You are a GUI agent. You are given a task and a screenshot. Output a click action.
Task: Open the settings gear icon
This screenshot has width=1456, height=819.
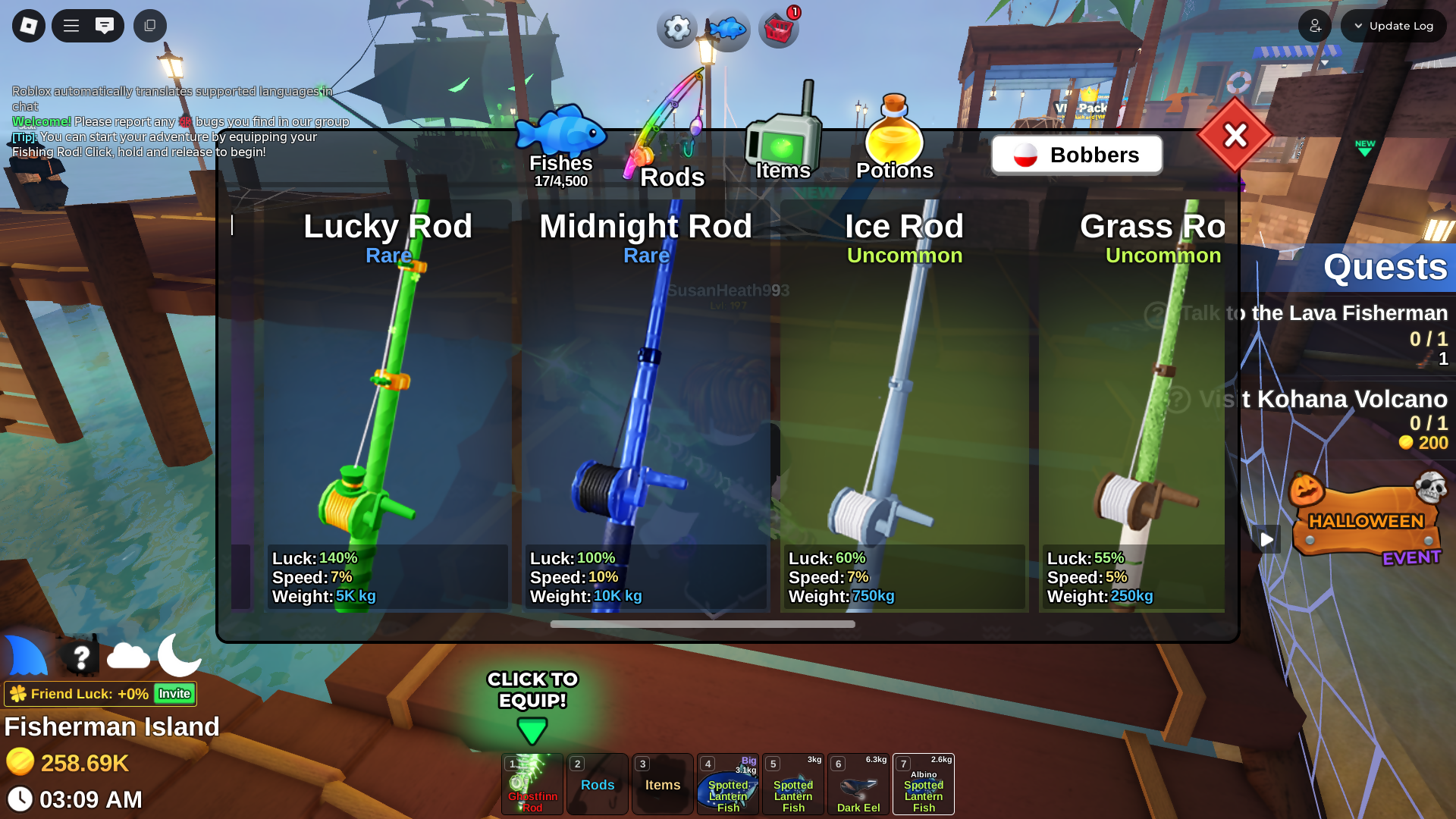tap(676, 29)
